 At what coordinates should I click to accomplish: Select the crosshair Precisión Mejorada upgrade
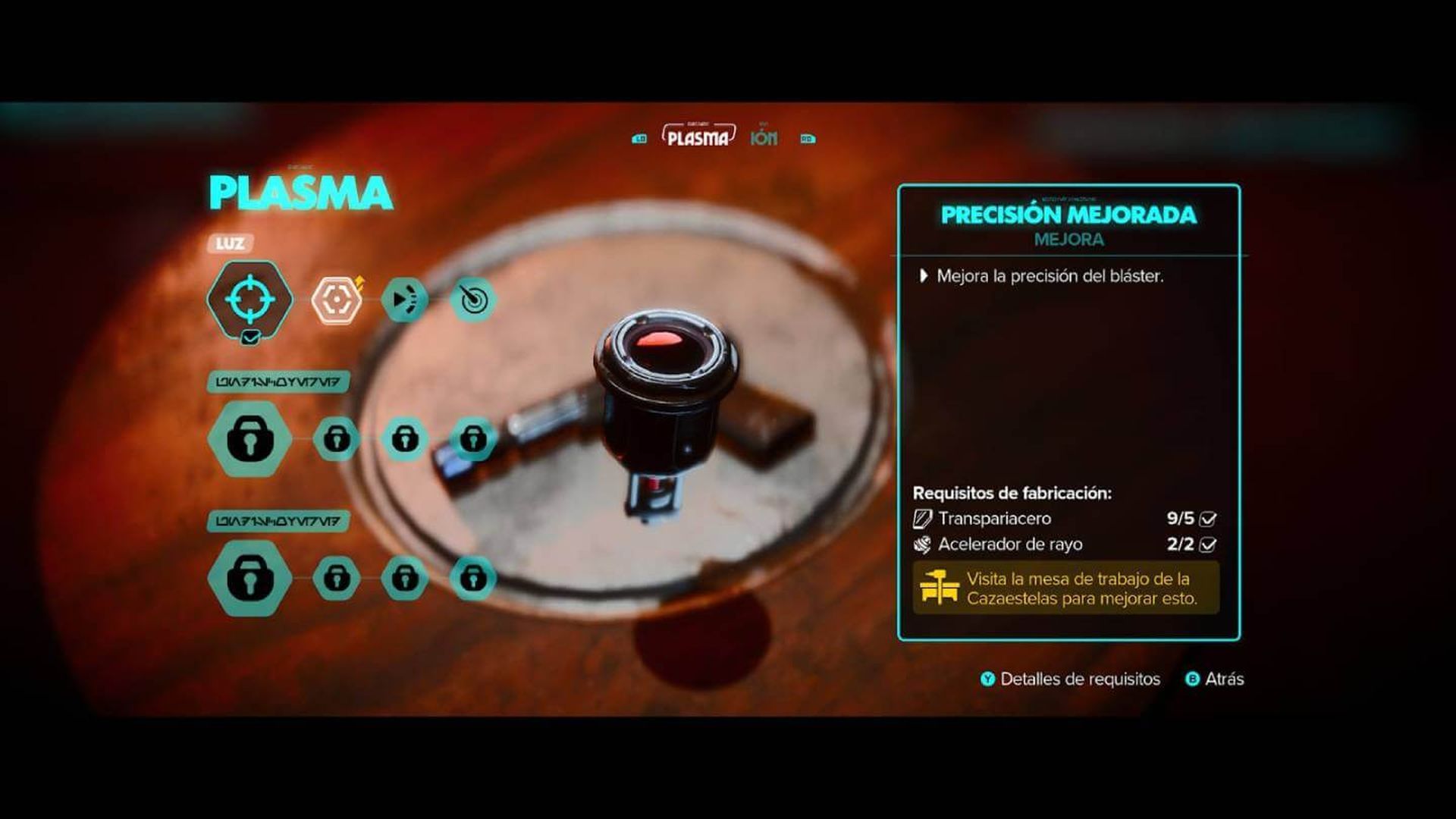tap(249, 300)
